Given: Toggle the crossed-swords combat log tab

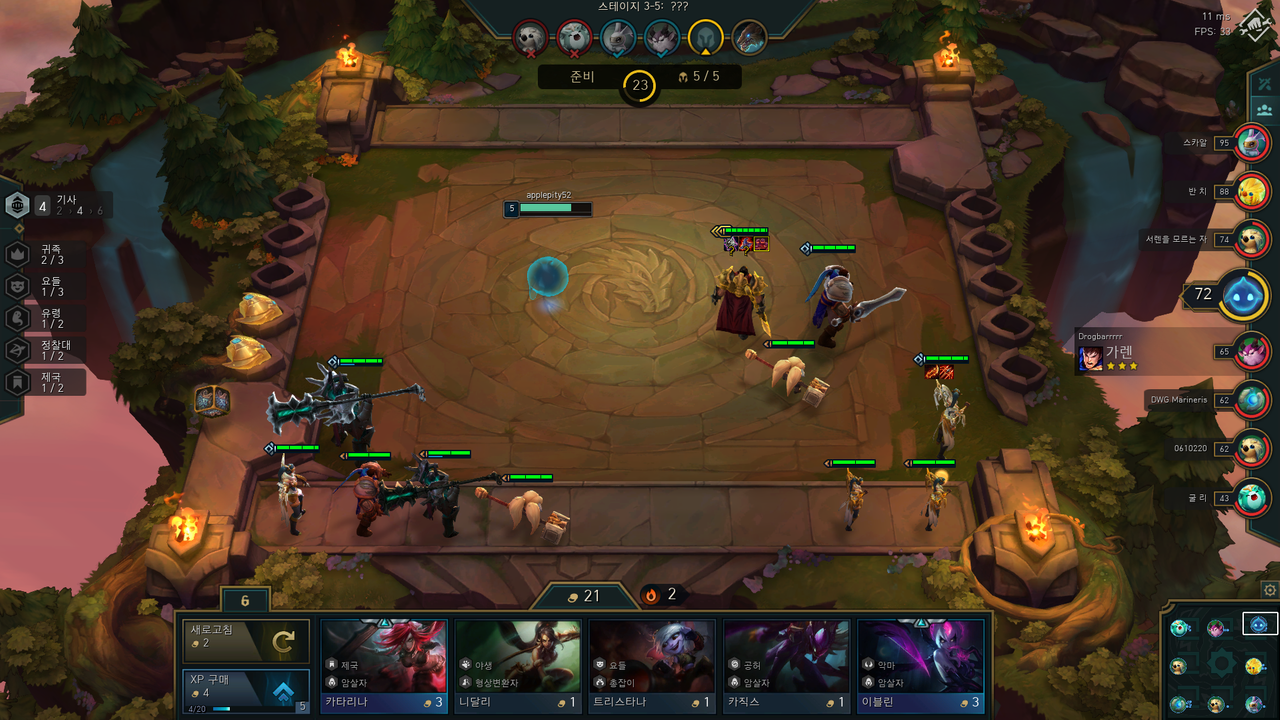Looking at the screenshot, I should [1266, 82].
